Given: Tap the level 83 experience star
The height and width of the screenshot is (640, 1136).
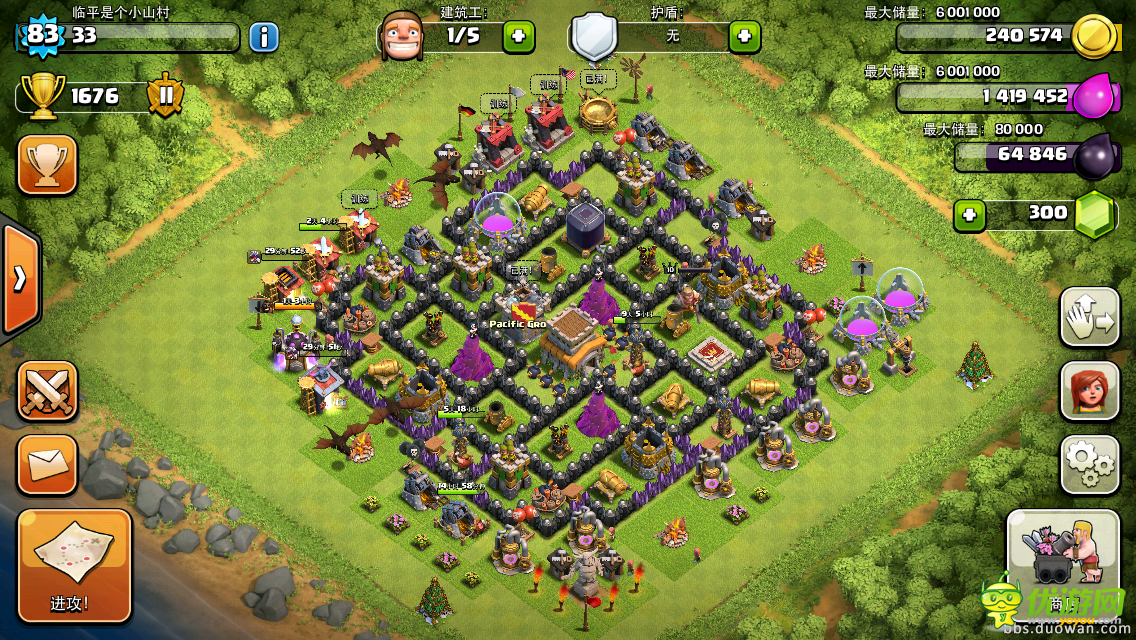Looking at the screenshot, I should [42, 36].
